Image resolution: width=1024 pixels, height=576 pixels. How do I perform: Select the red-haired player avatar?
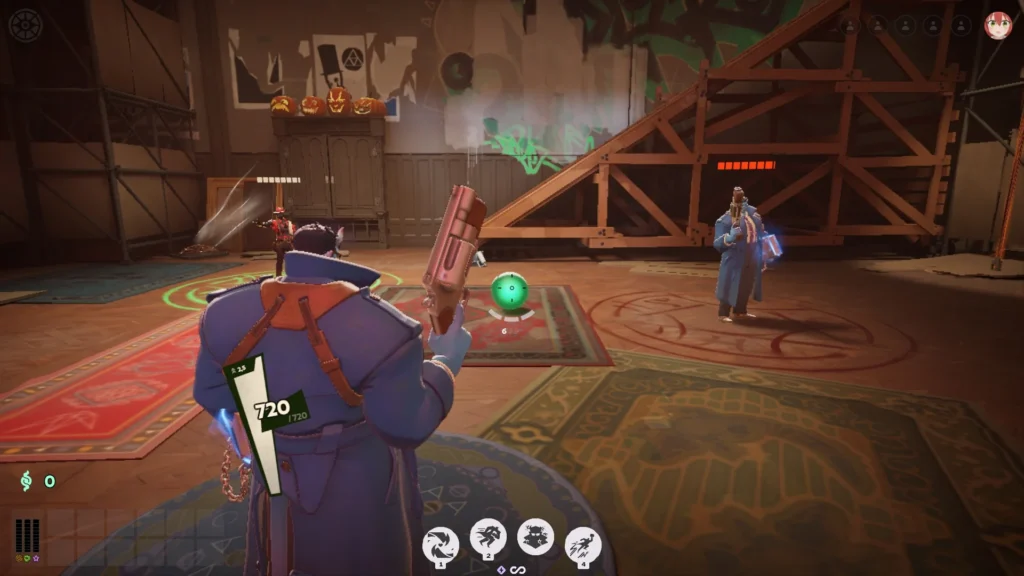[x=997, y=25]
